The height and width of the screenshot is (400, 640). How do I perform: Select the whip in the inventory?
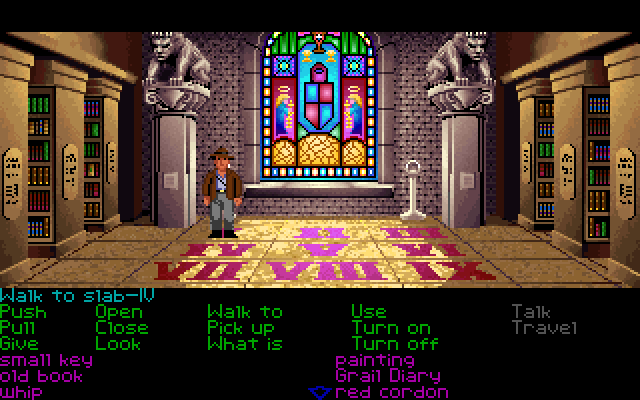pyautogui.click(x=22, y=392)
